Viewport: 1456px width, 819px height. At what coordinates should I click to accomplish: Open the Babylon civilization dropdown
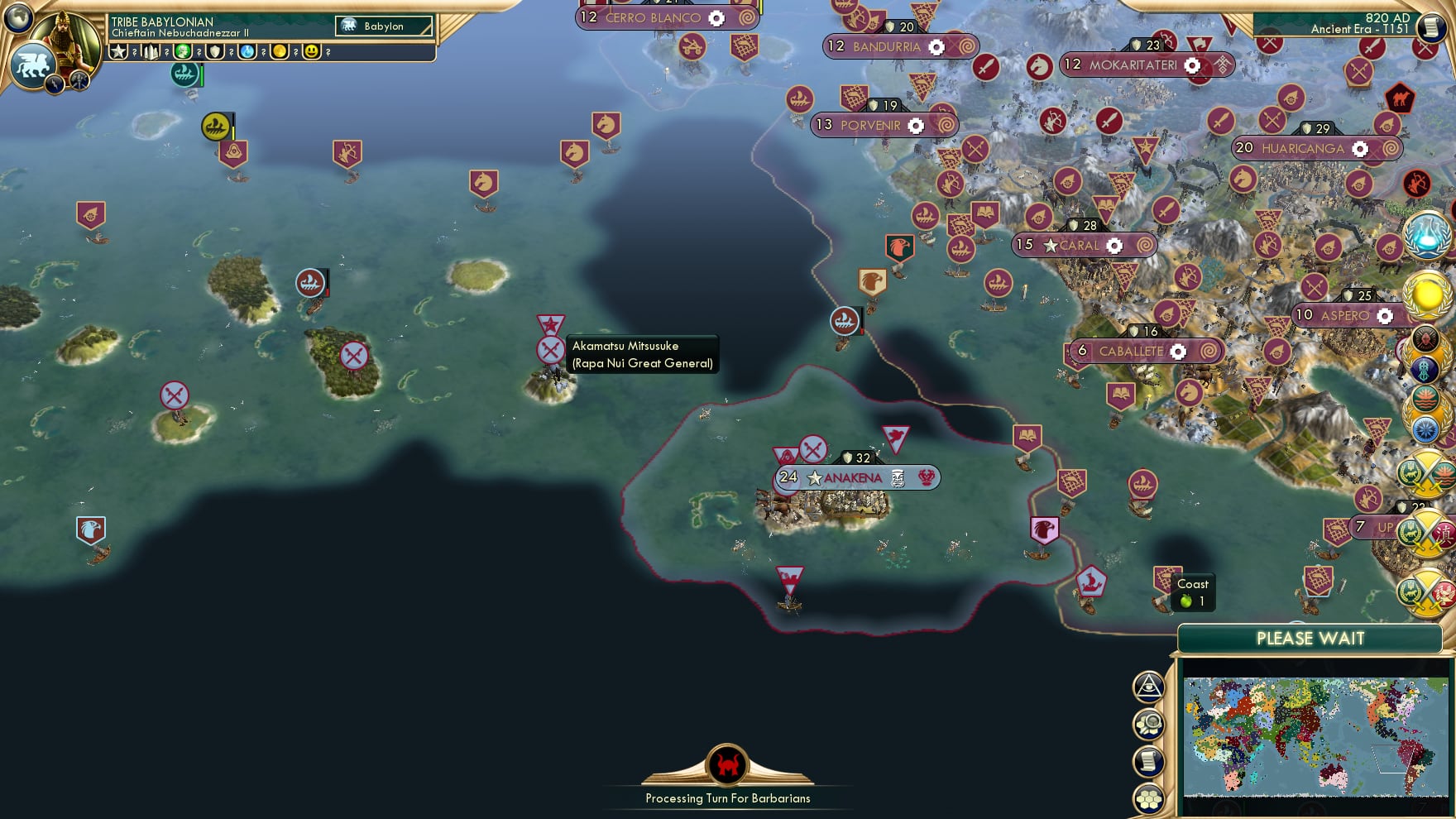(x=383, y=26)
